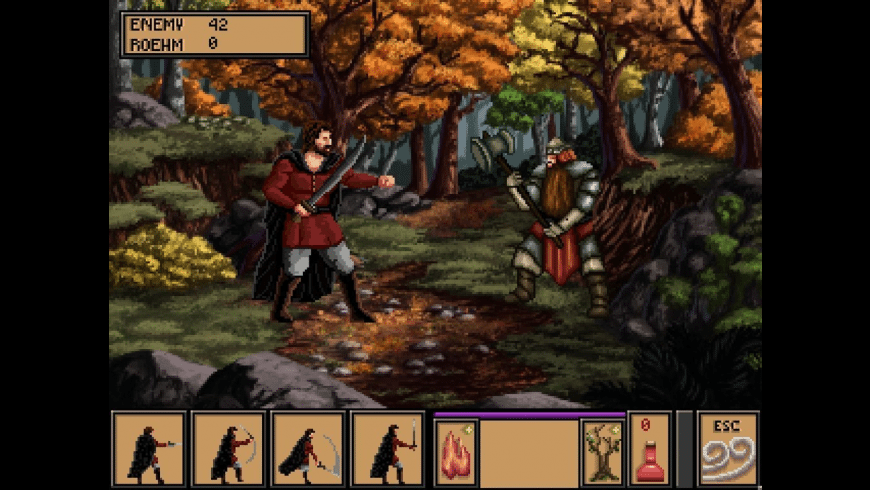The image size is (870, 490).
Task: Cast the fire flame spell
Action: click(x=456, y=452)
